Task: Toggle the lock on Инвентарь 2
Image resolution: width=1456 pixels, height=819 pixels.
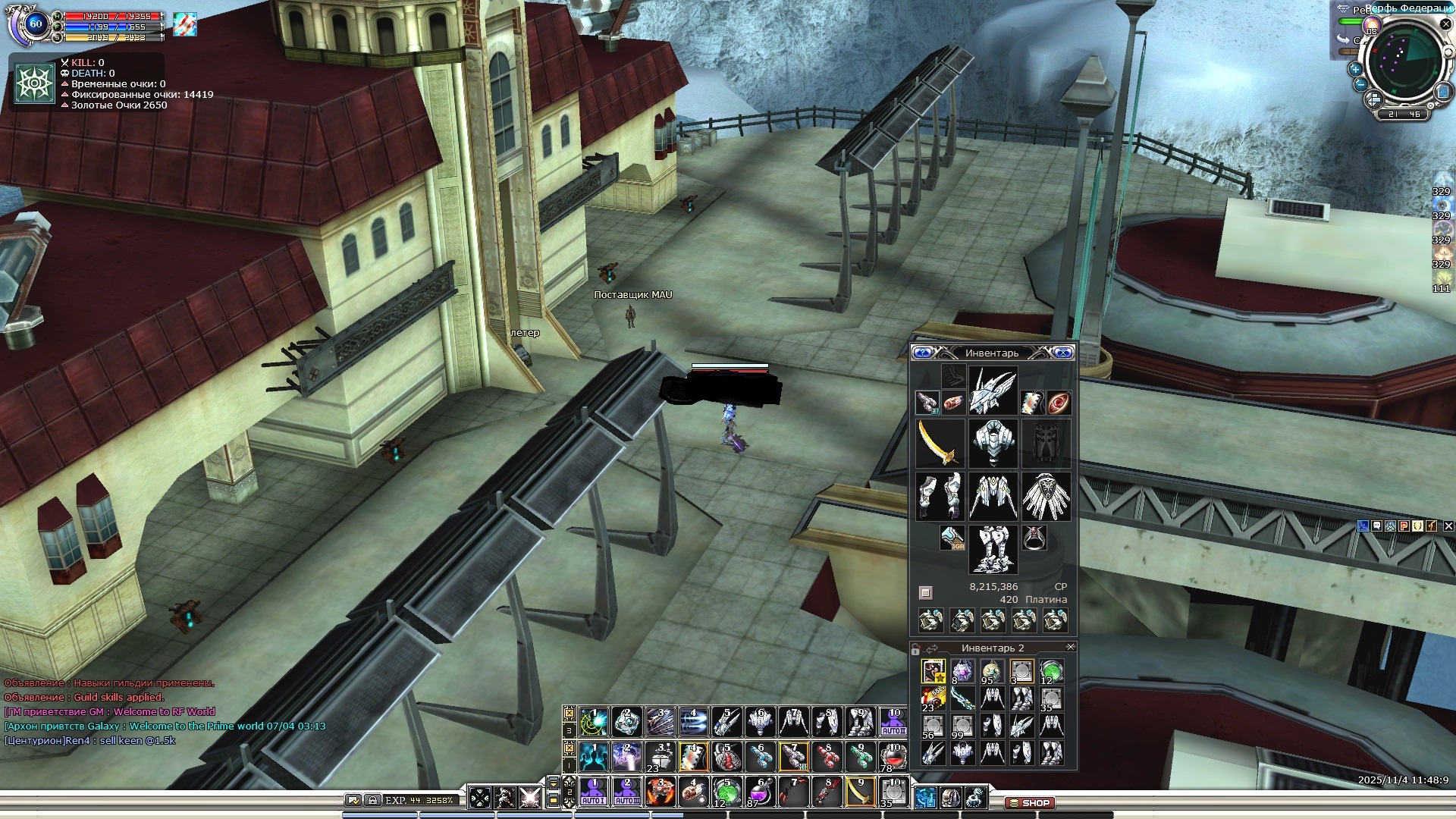Action: pyautogui.click(x=915, y=649)
